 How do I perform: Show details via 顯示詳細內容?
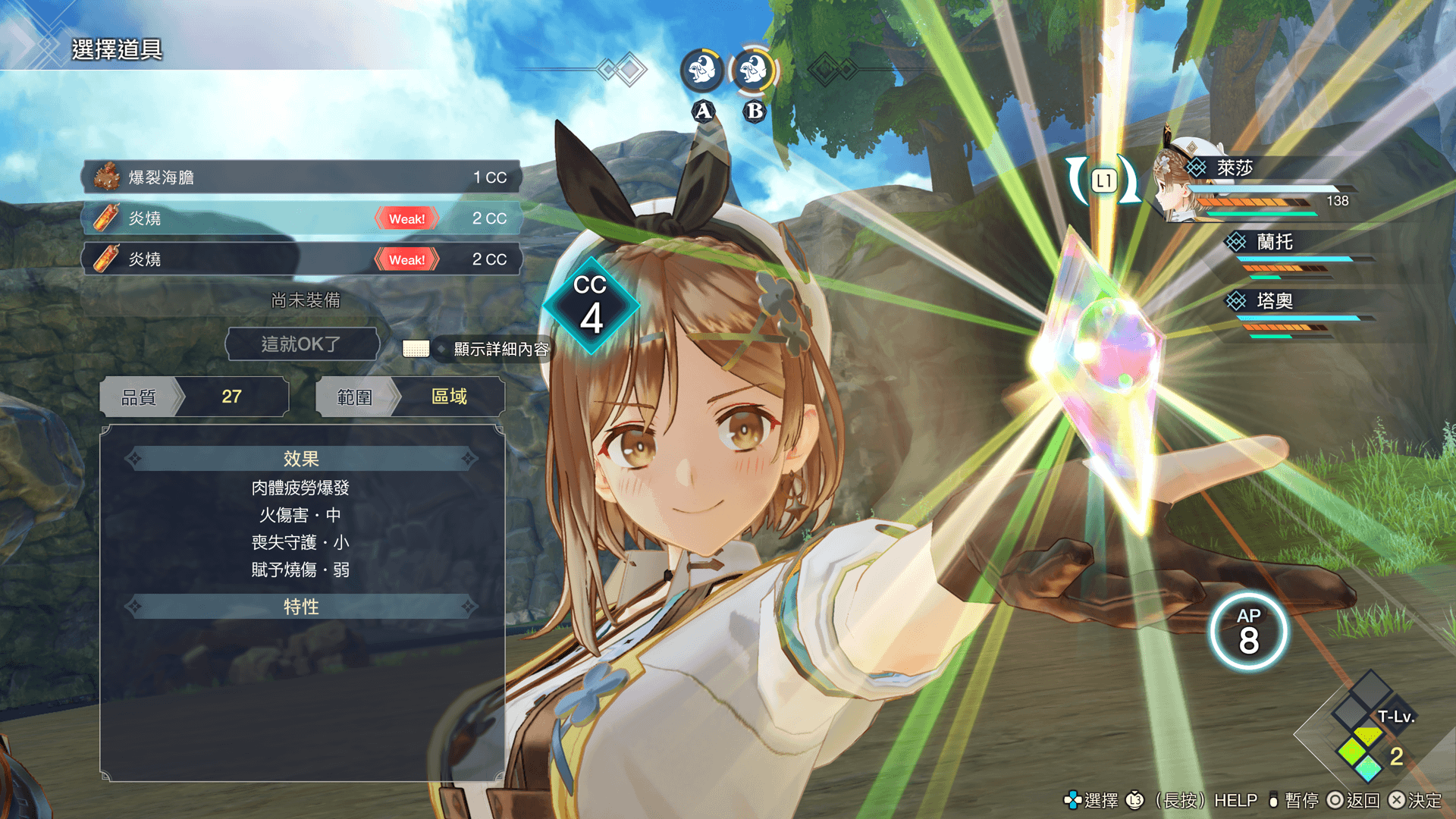[x=500, y=349]
